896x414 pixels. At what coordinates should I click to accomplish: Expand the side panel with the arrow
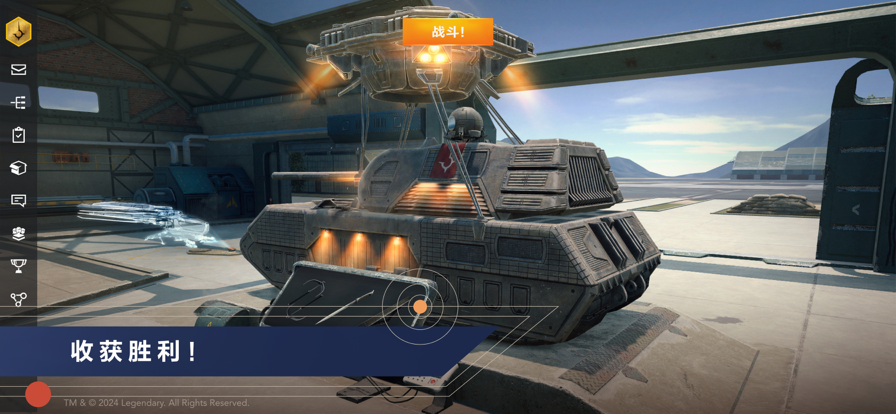[856, 210]
